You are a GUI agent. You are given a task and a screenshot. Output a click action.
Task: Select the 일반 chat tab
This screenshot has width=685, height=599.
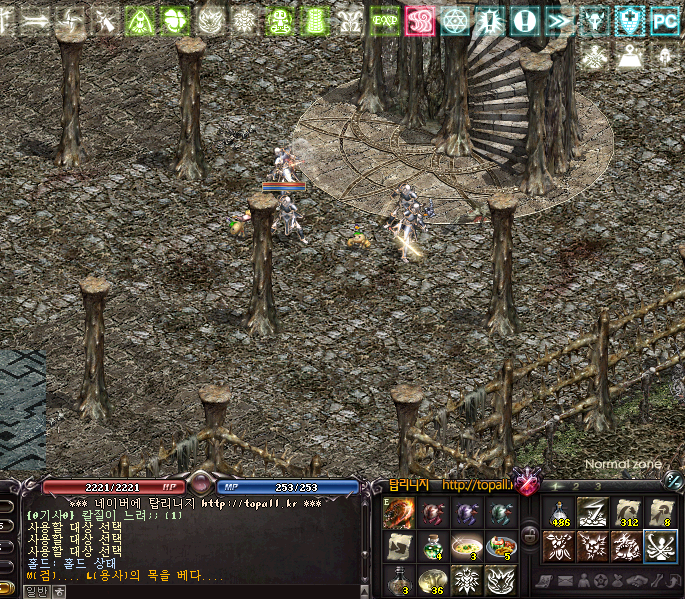[36, 592]
